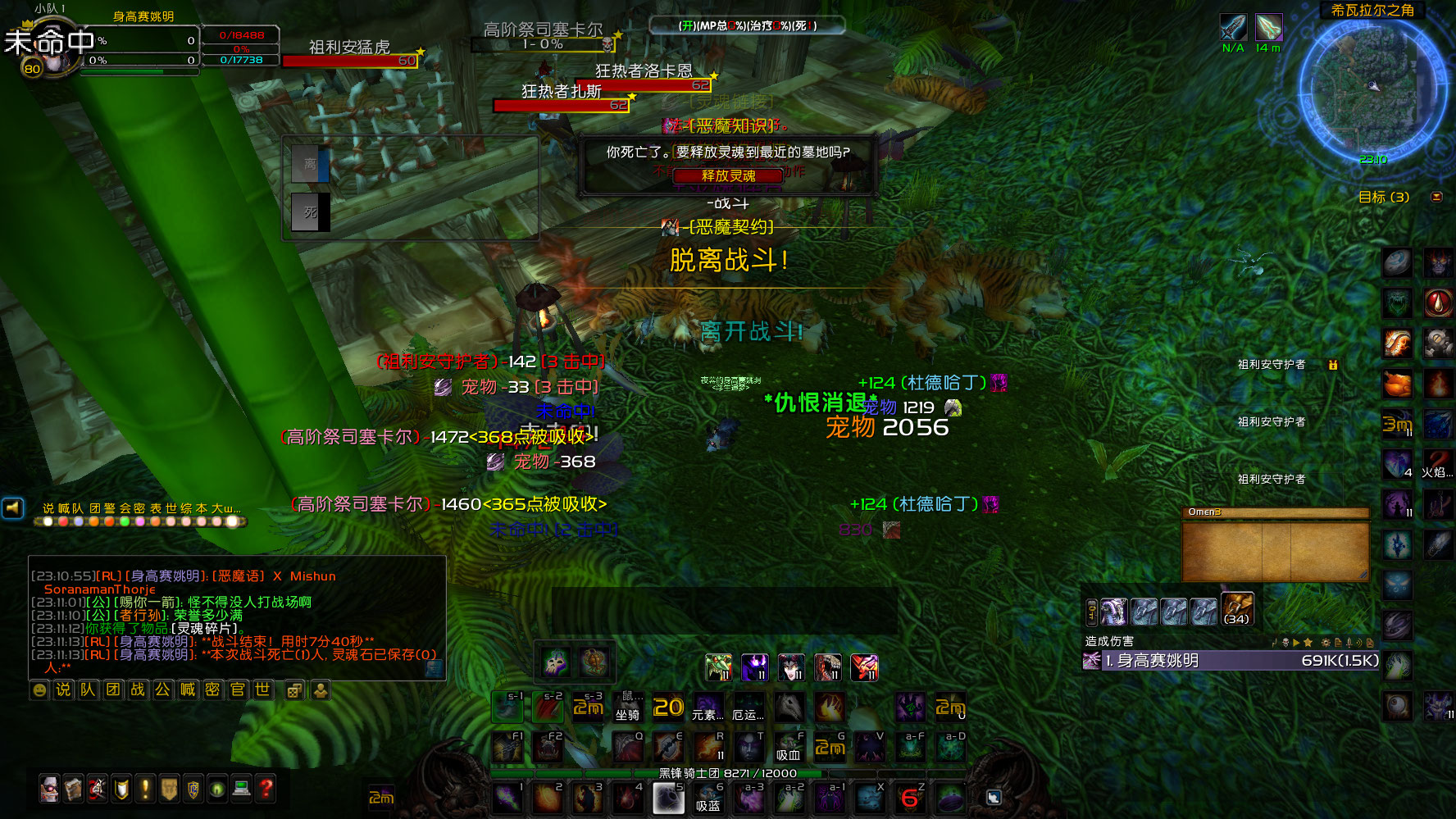Toggle the skull icon in the damage meter toolbar

click(1285, 642)
